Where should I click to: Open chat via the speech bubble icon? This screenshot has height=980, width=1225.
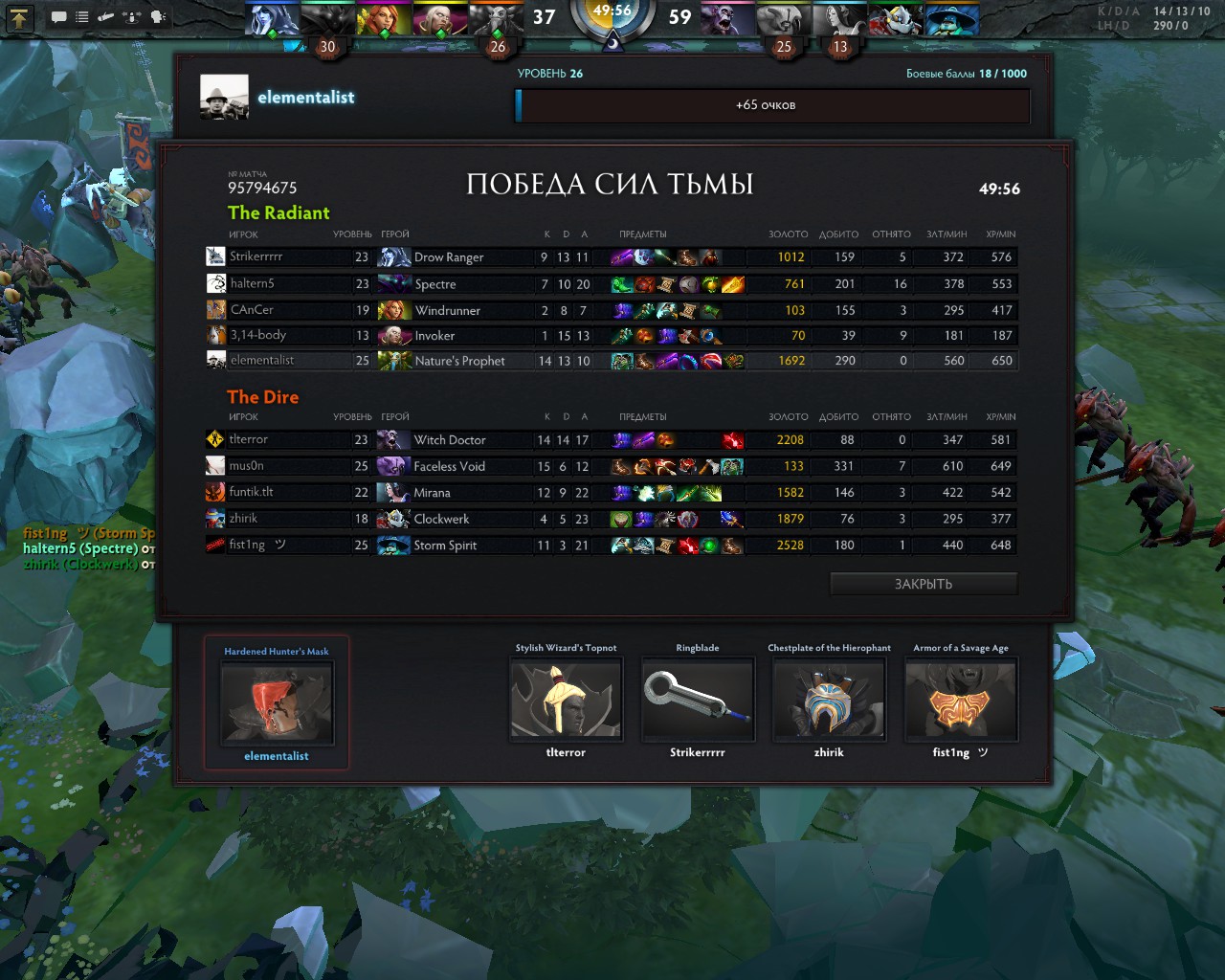pyautogui.click(x=58, y=16)
